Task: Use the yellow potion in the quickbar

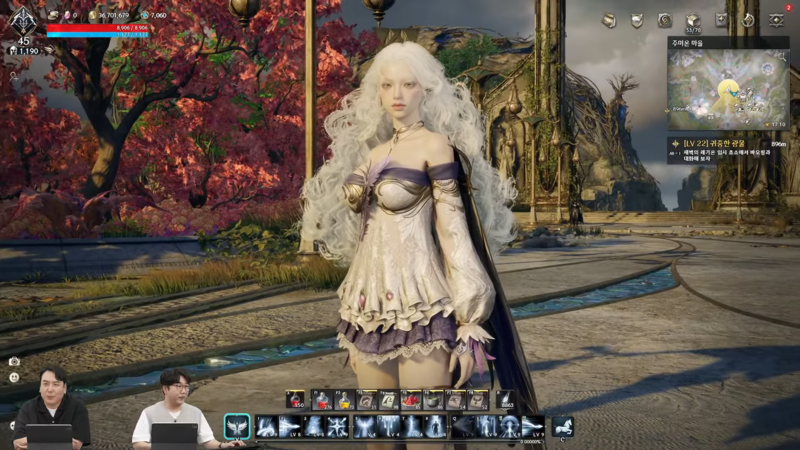Action: click(345, 400)
